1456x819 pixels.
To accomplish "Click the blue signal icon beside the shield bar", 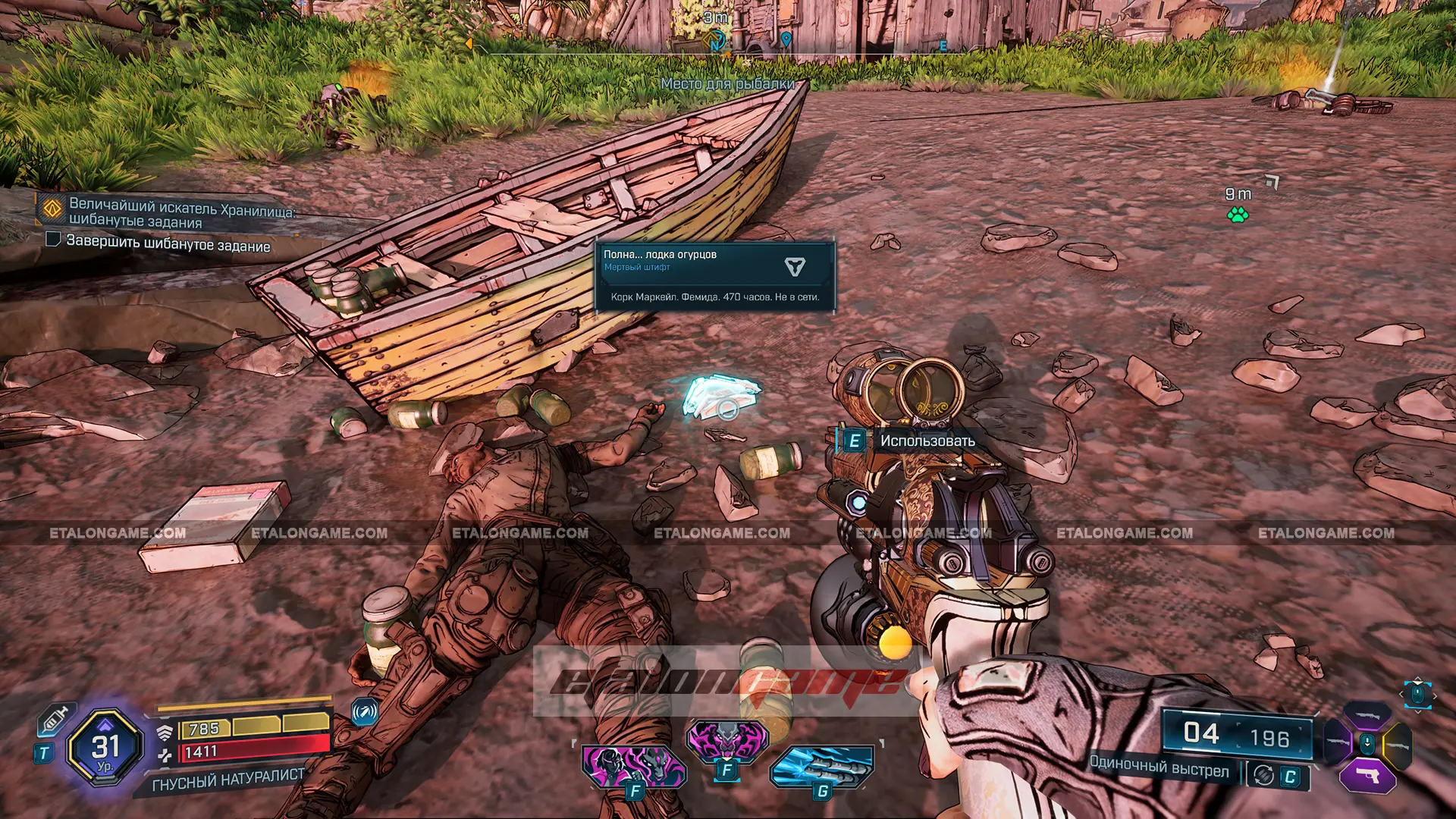I will click(x=365, y=712).
